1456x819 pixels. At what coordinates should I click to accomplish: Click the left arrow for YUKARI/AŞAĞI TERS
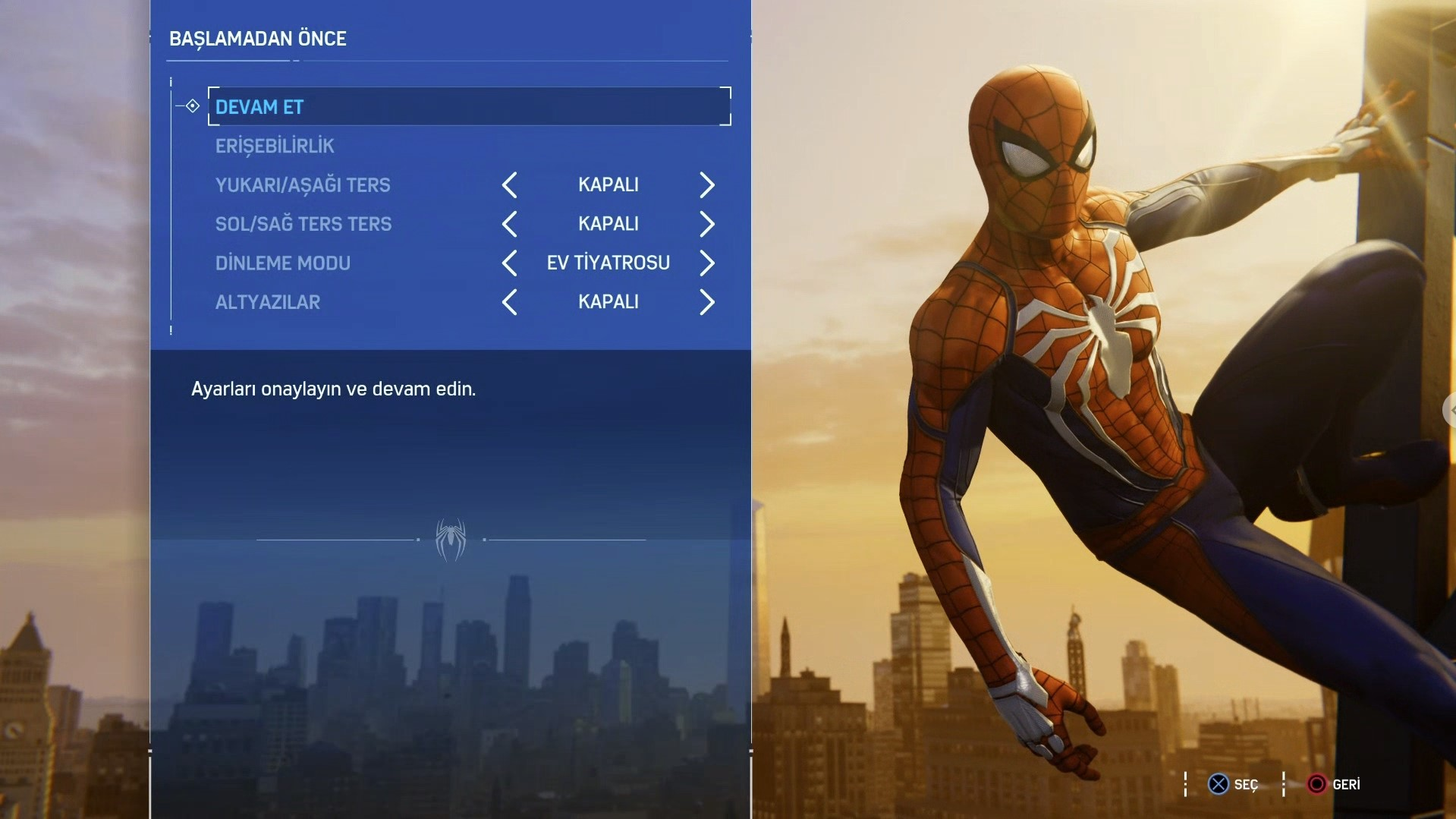(510, 184)
